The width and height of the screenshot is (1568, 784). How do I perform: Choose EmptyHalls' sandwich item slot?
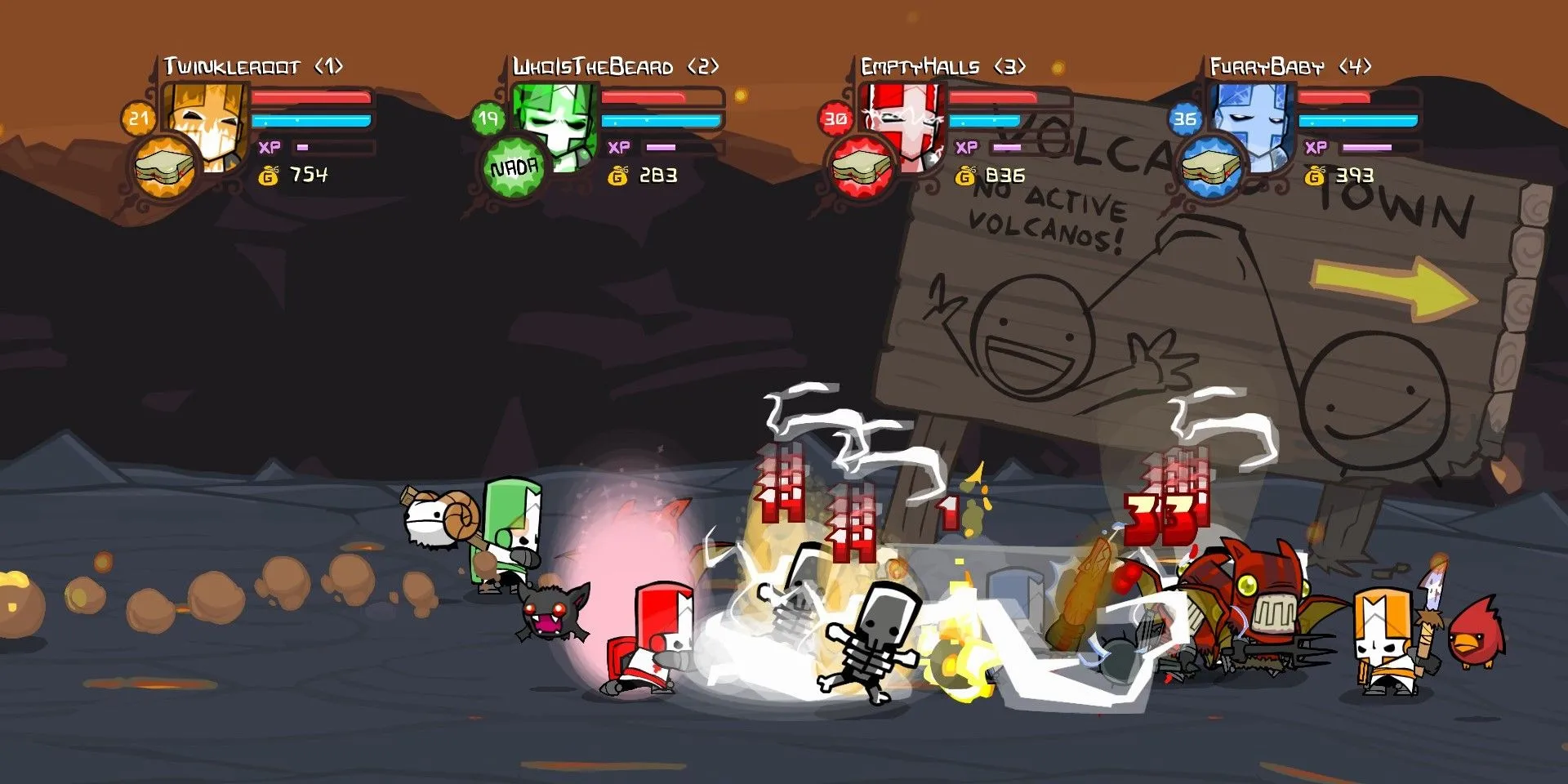click(x=862, y=167)
